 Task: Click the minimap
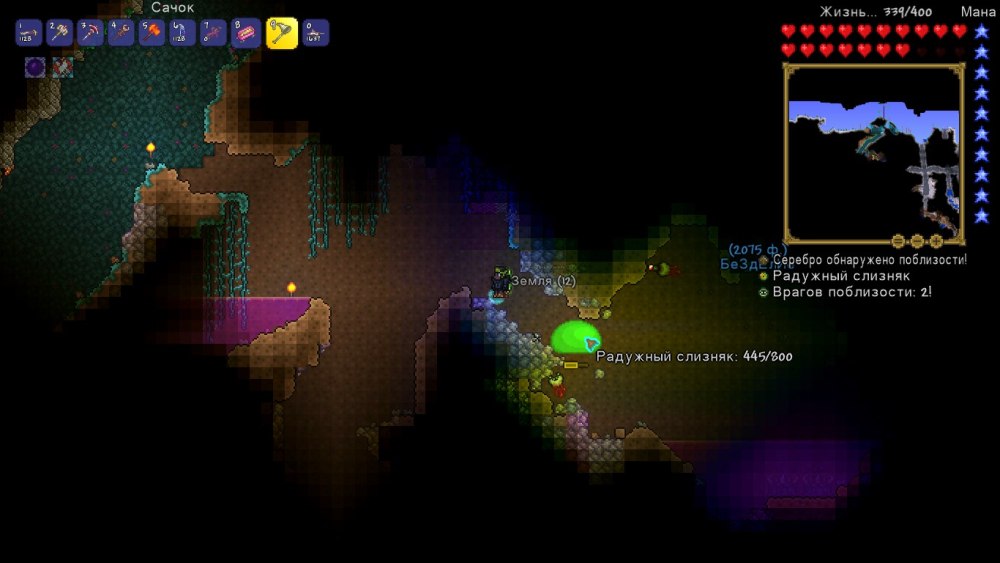point(873,152)
